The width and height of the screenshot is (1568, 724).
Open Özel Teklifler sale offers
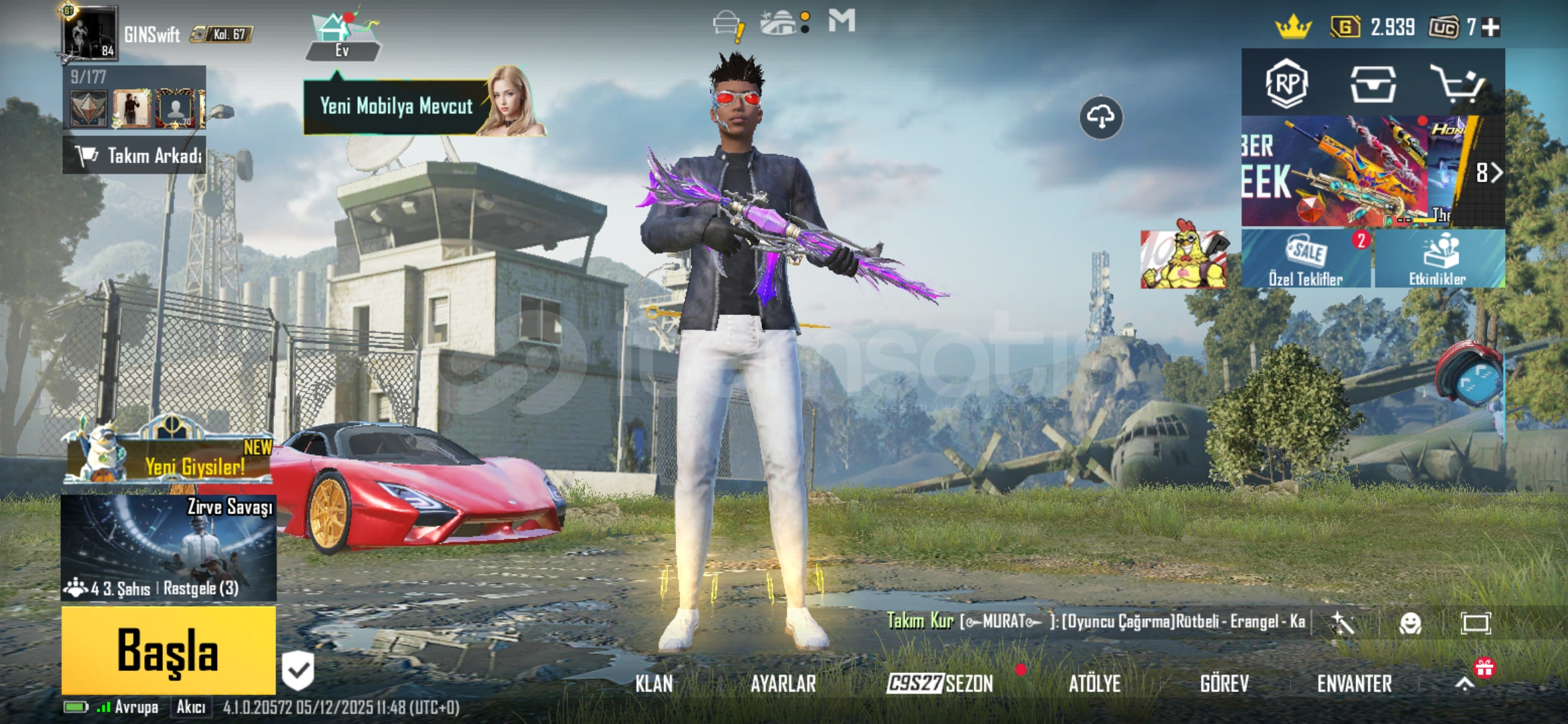pos(1305,259)
